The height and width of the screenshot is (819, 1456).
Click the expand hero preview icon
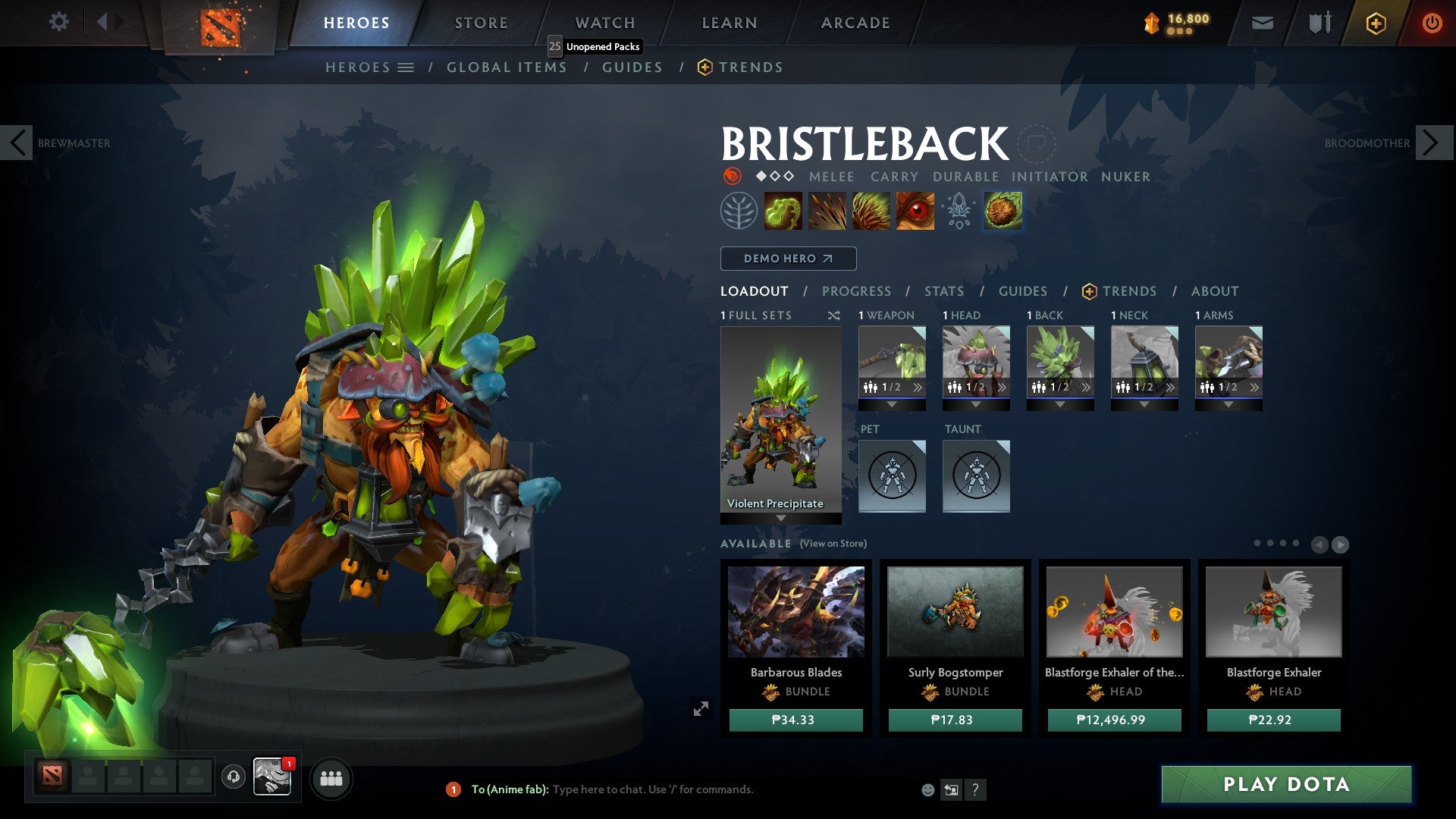point(701,707)
